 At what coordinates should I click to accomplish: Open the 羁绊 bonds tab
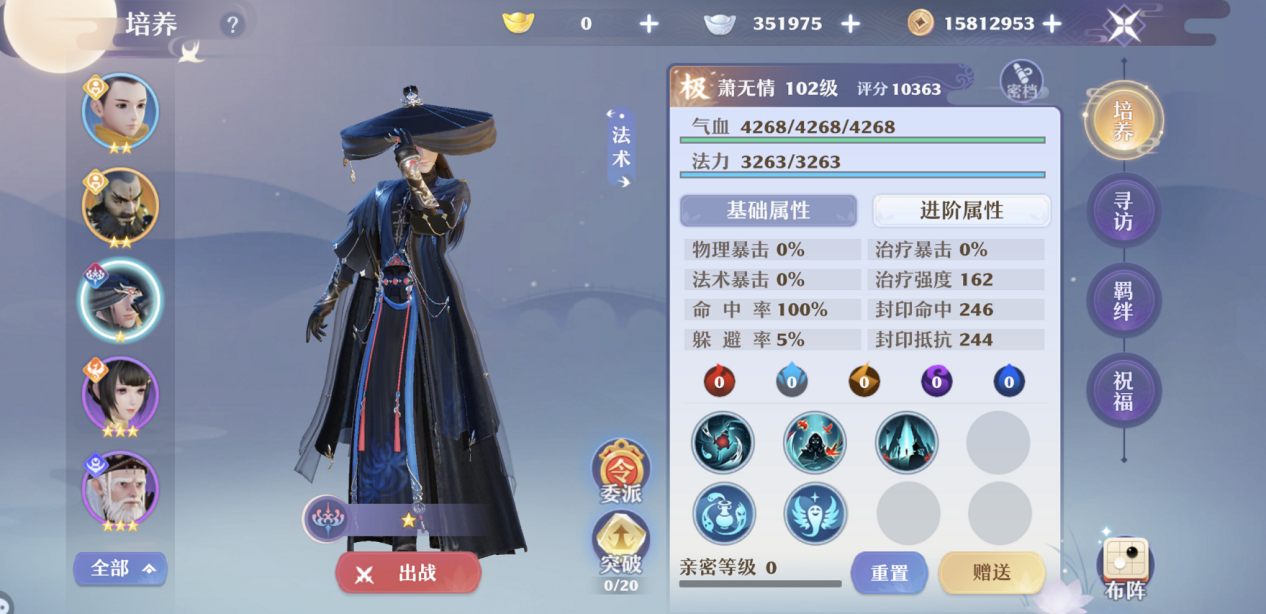pos(1123,300)
